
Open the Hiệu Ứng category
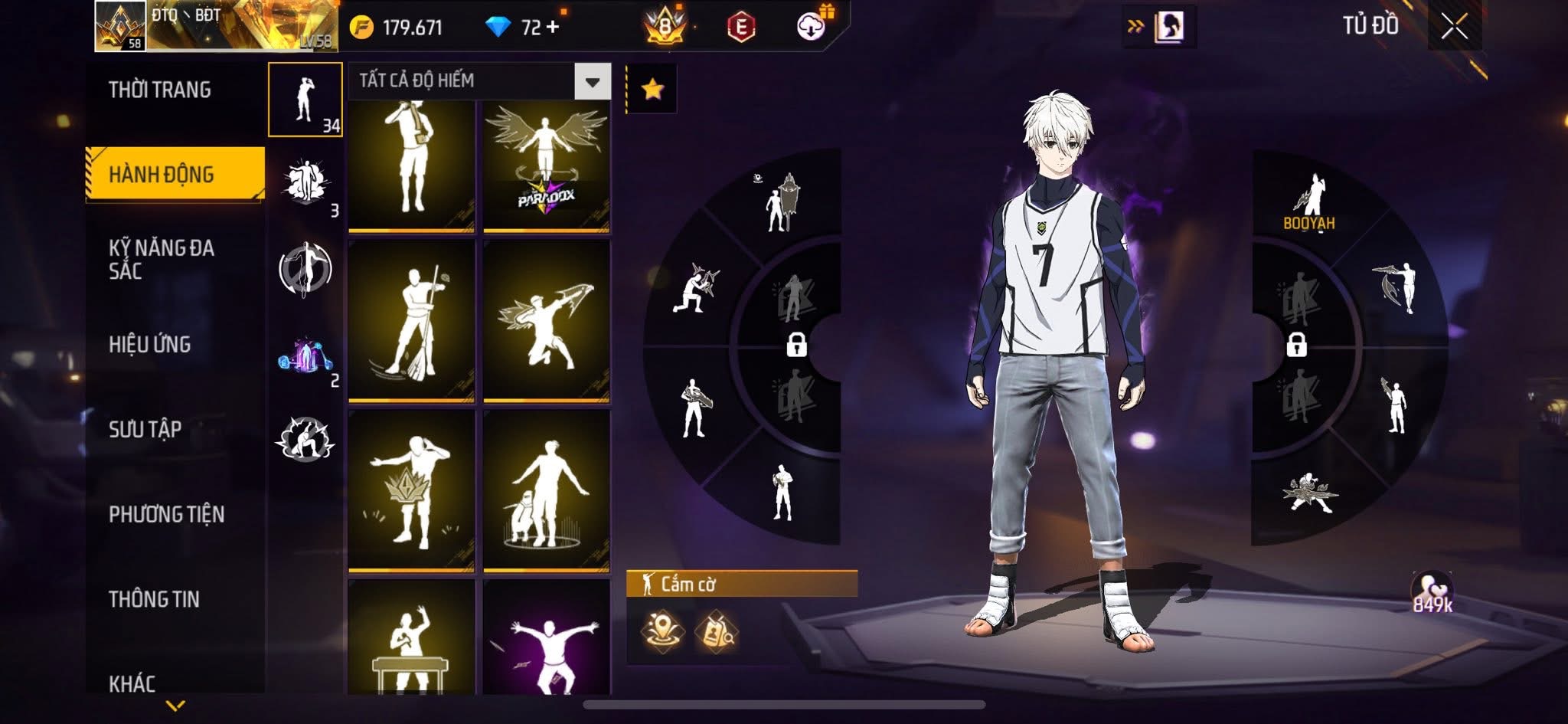click(x=149, y=344)
